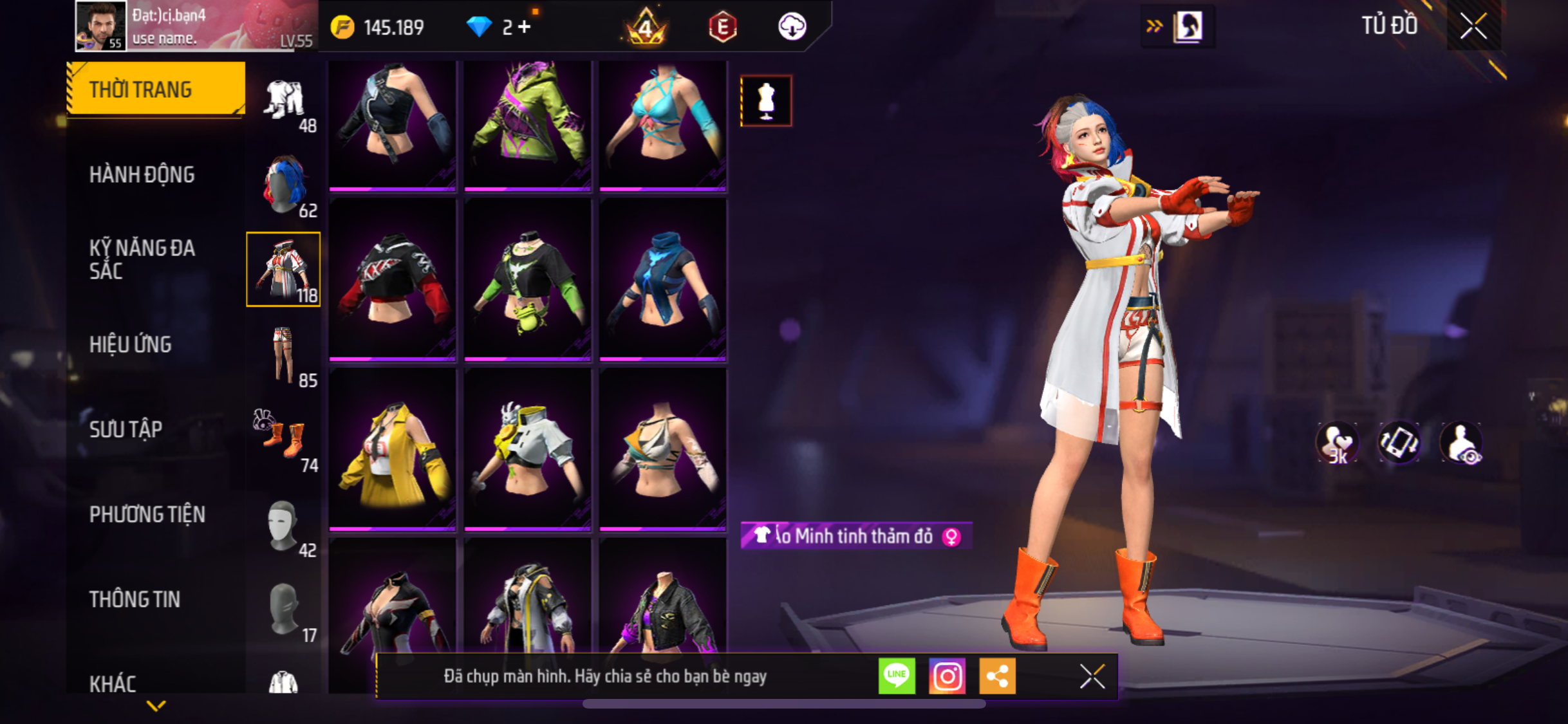Image resolution: width=1568 pixels, height=724 pixels.
Task: Share screenshot via LINE
Action: point(897,676)
